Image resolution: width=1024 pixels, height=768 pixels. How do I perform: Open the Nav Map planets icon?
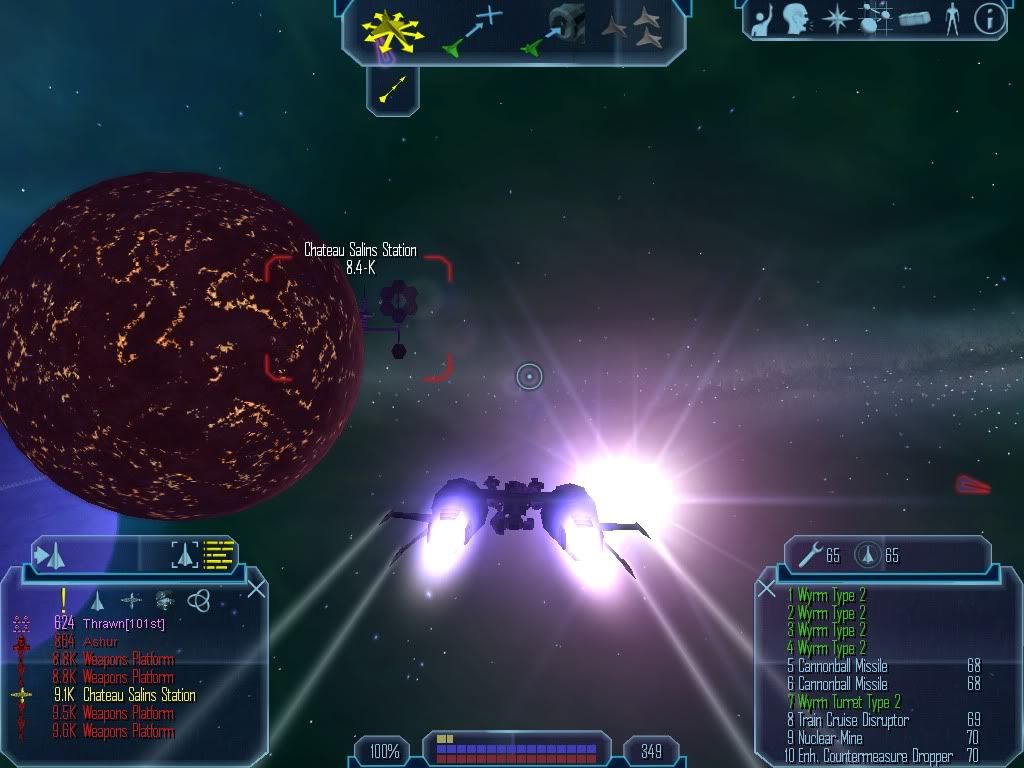[x=876, y=20]
